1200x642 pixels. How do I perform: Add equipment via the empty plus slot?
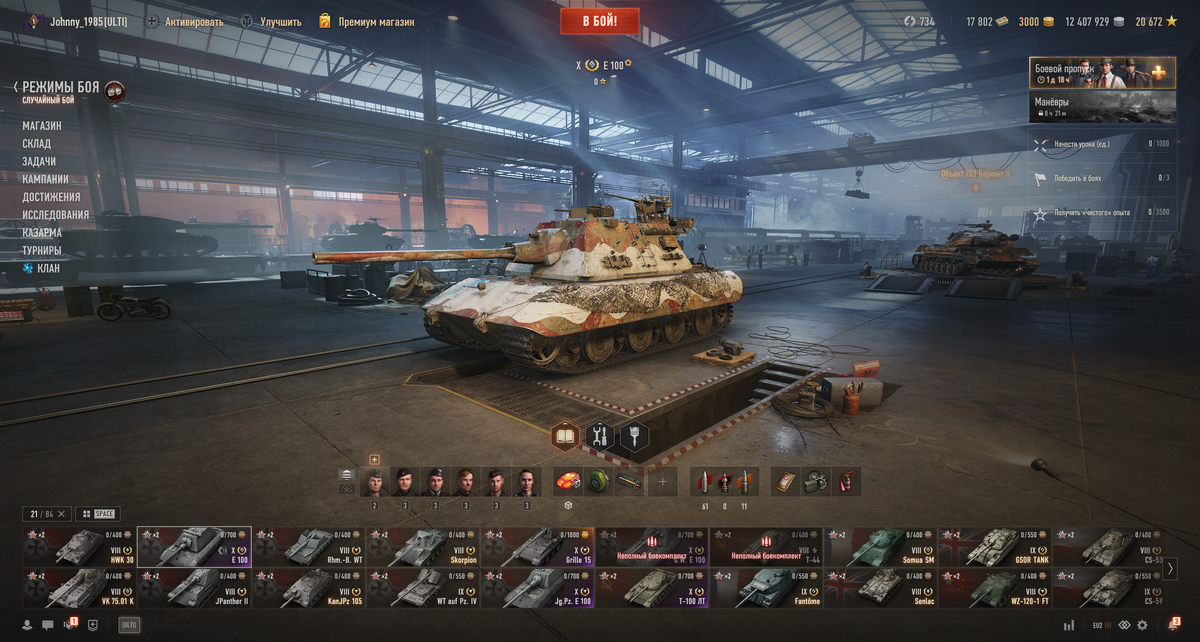click(x=661, y=482)
